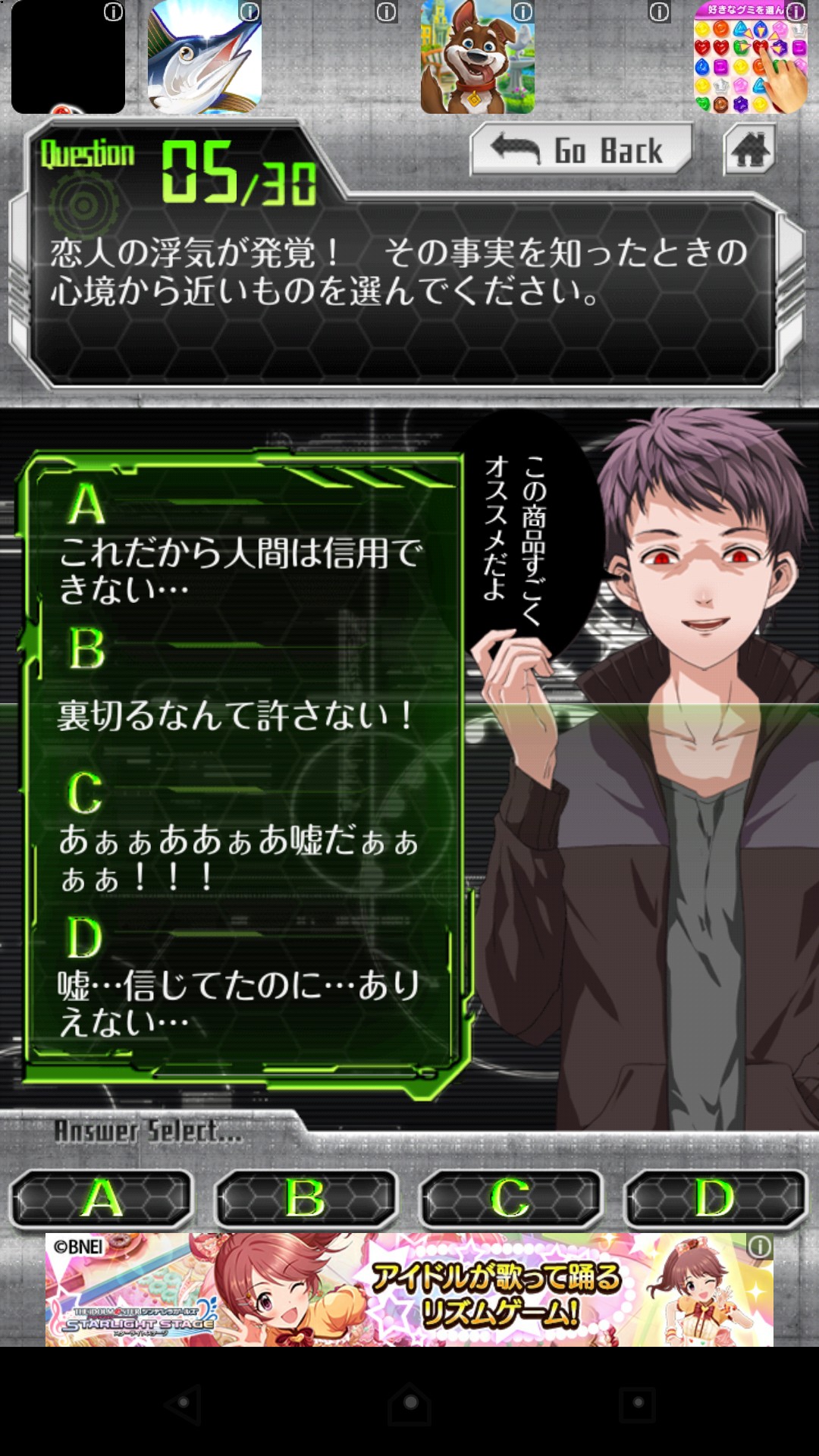This screenshot has height=1456, width=819.
Task: Tap the Starlight Stage rhythm game banner
Action: (x=409, y=1289)
